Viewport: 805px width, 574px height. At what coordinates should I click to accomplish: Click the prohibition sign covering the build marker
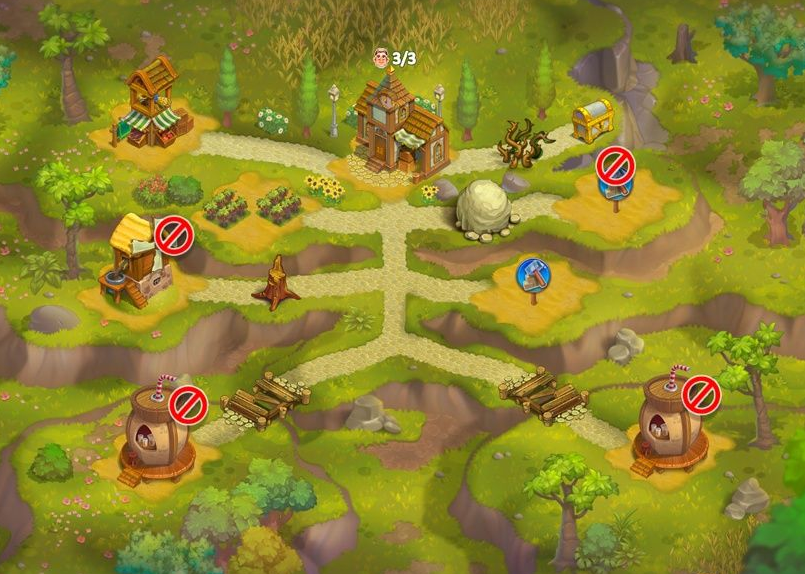pos(614,163)
